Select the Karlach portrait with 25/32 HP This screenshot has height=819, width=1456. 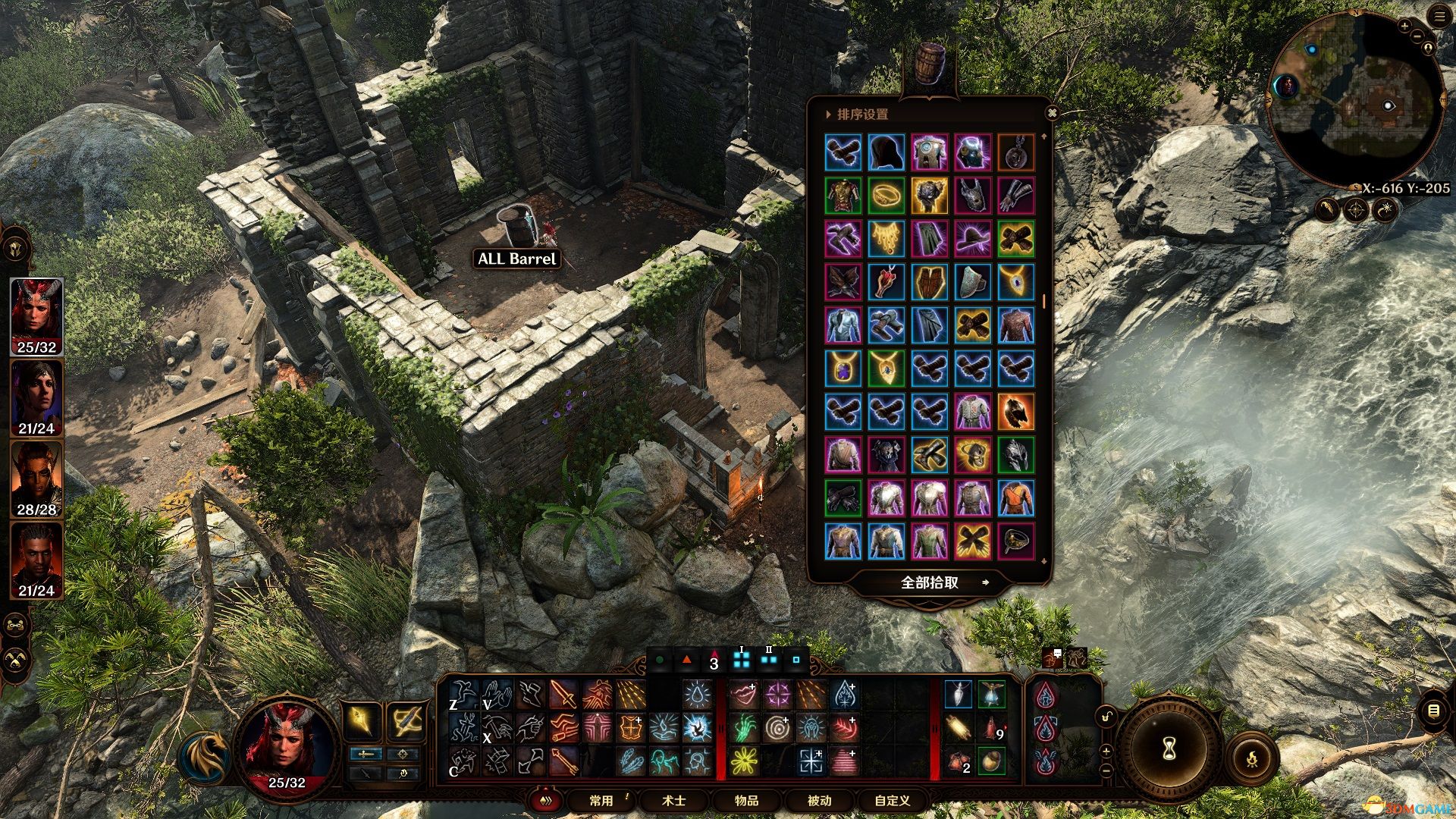pyautogui.click(x=36, y=316)
